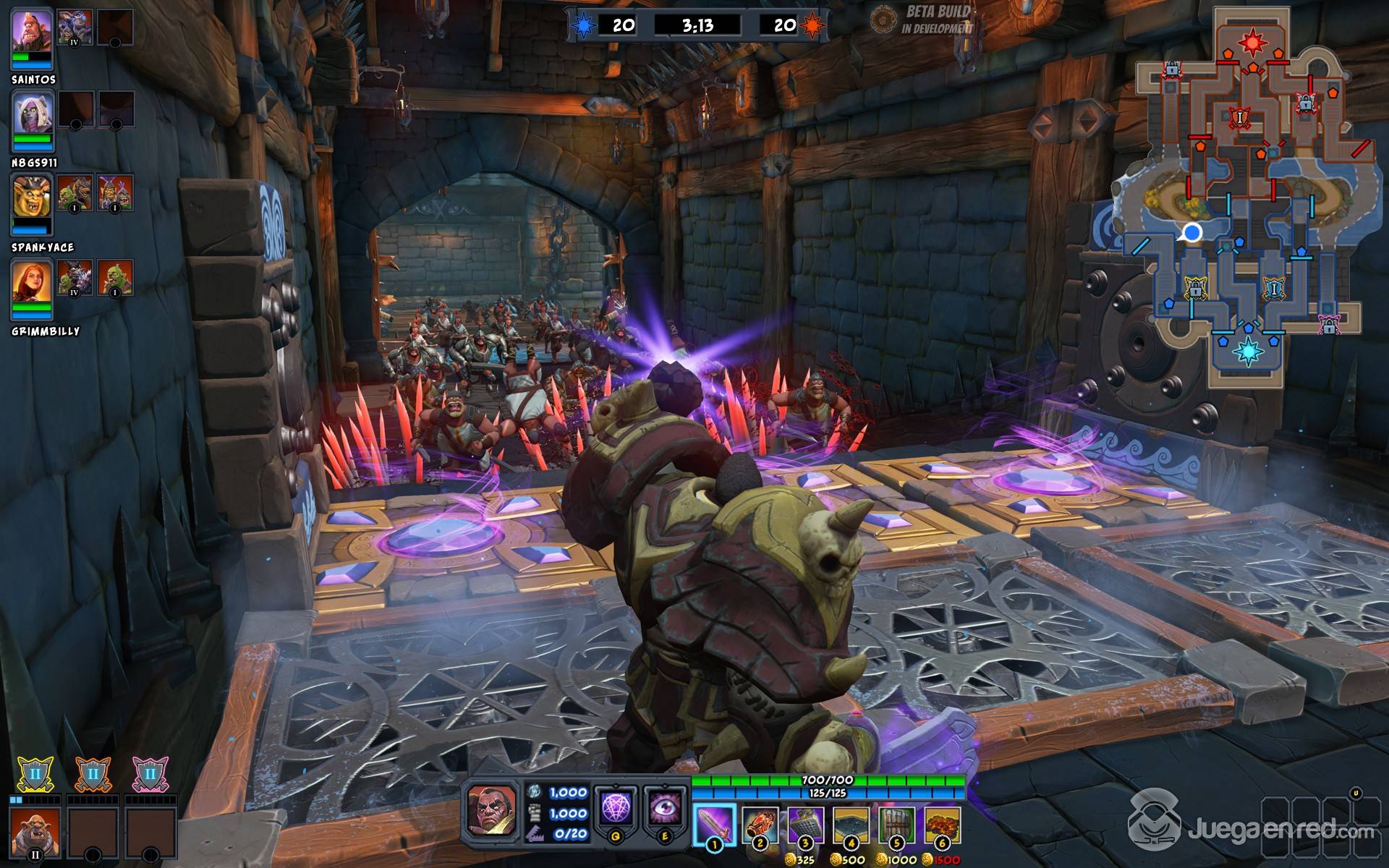This screenshot has width=1389, height=868.
Task: Select the sword weapon in hotbar slot 1
Action: pyautogui.click(x=715, y=825)
